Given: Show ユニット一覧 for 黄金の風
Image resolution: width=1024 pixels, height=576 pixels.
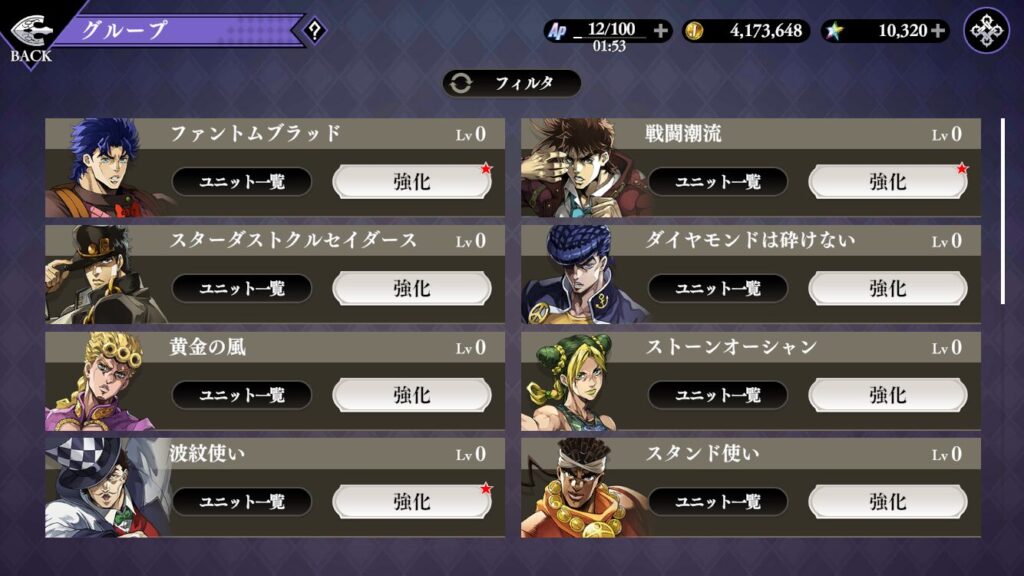Looking at the screenshot, I should [x=242, y=395].
